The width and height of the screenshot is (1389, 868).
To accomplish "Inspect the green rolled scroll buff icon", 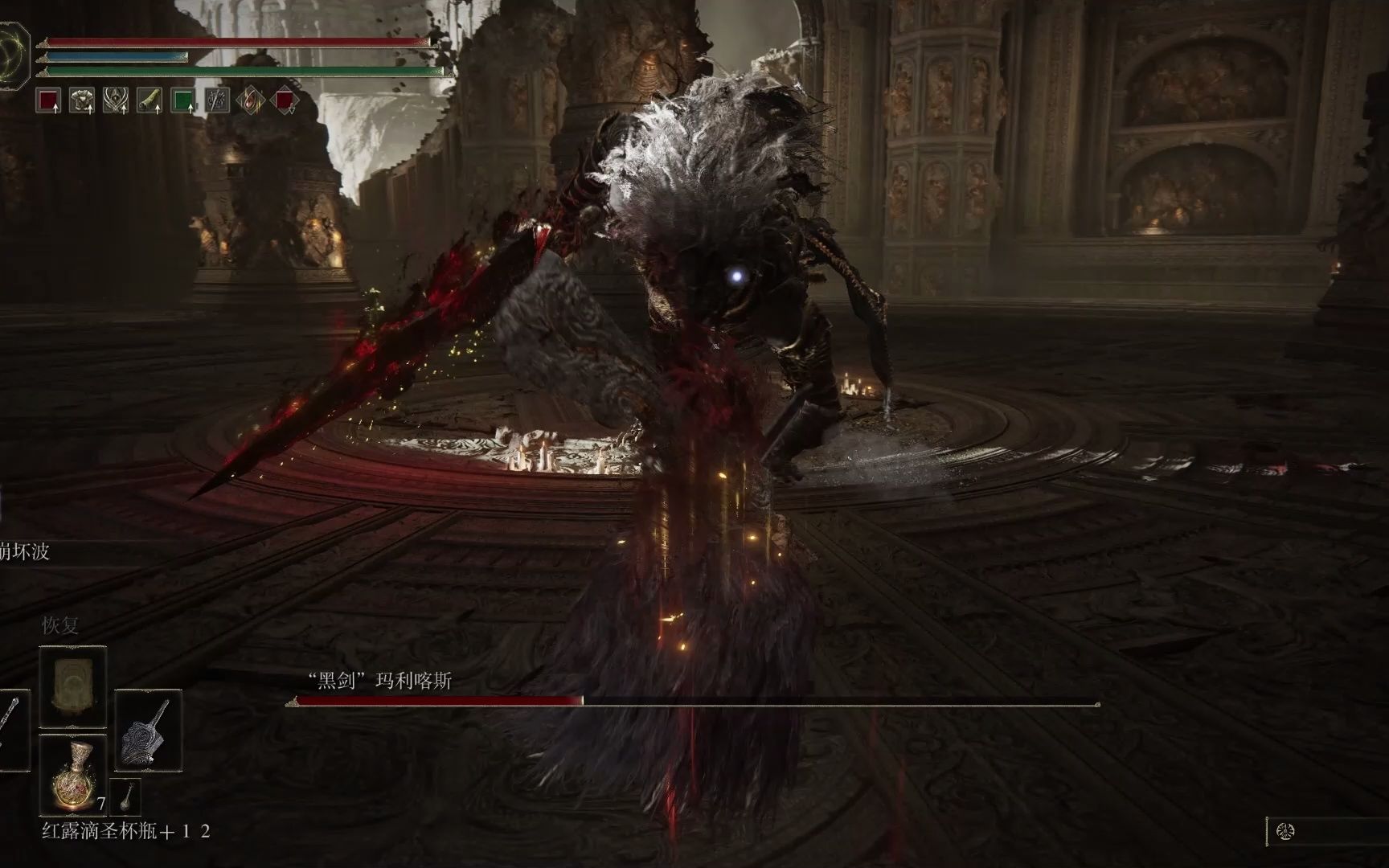I will (150, 100).
